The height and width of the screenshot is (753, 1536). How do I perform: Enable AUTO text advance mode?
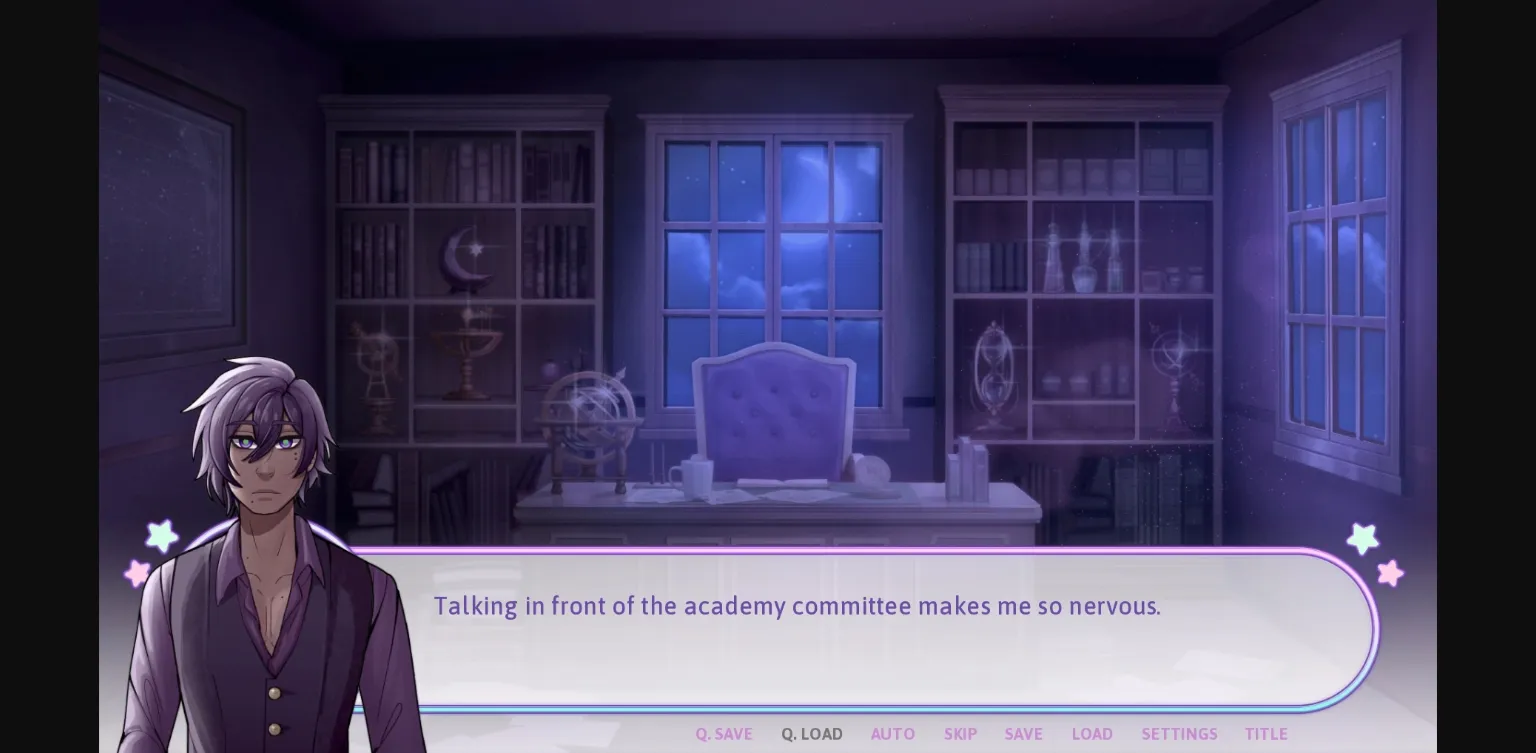892,733
